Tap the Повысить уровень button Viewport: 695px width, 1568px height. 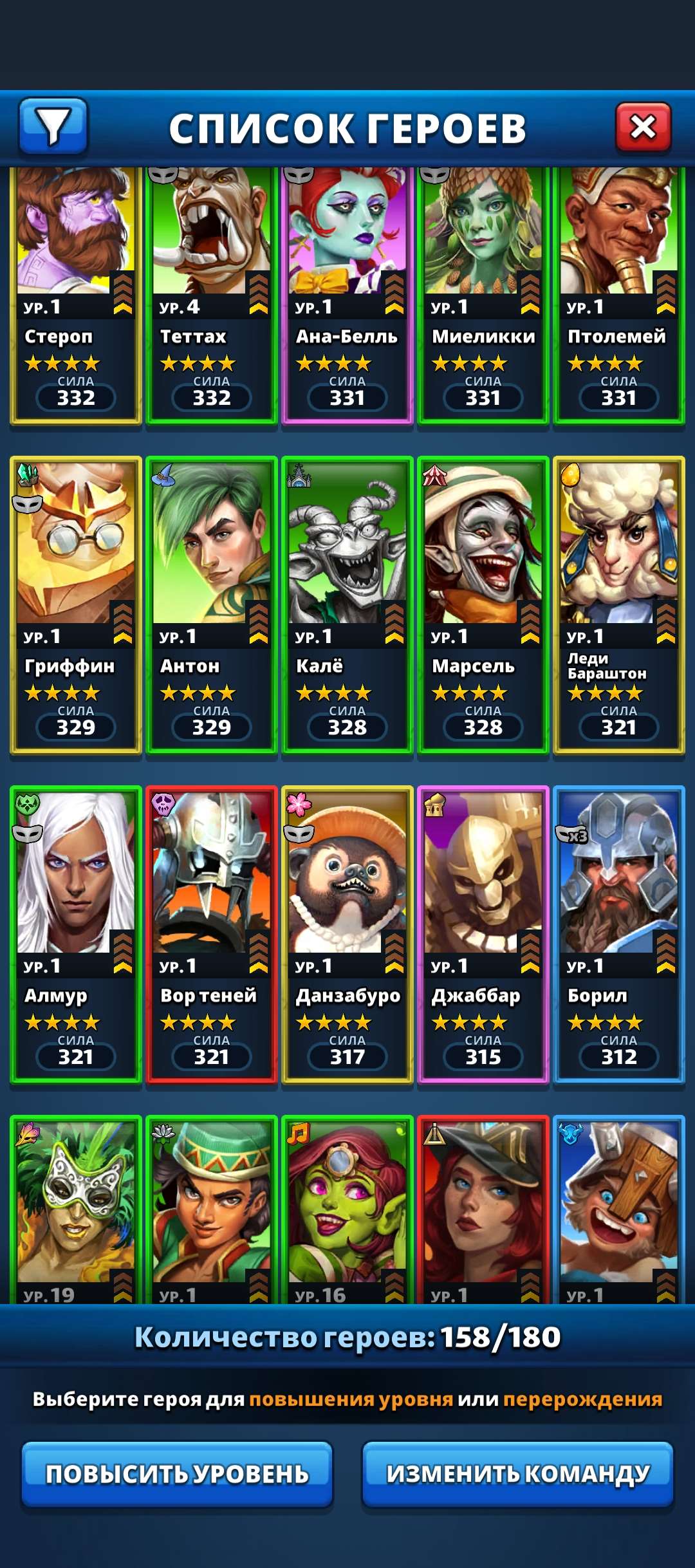tap(177, 1473)
